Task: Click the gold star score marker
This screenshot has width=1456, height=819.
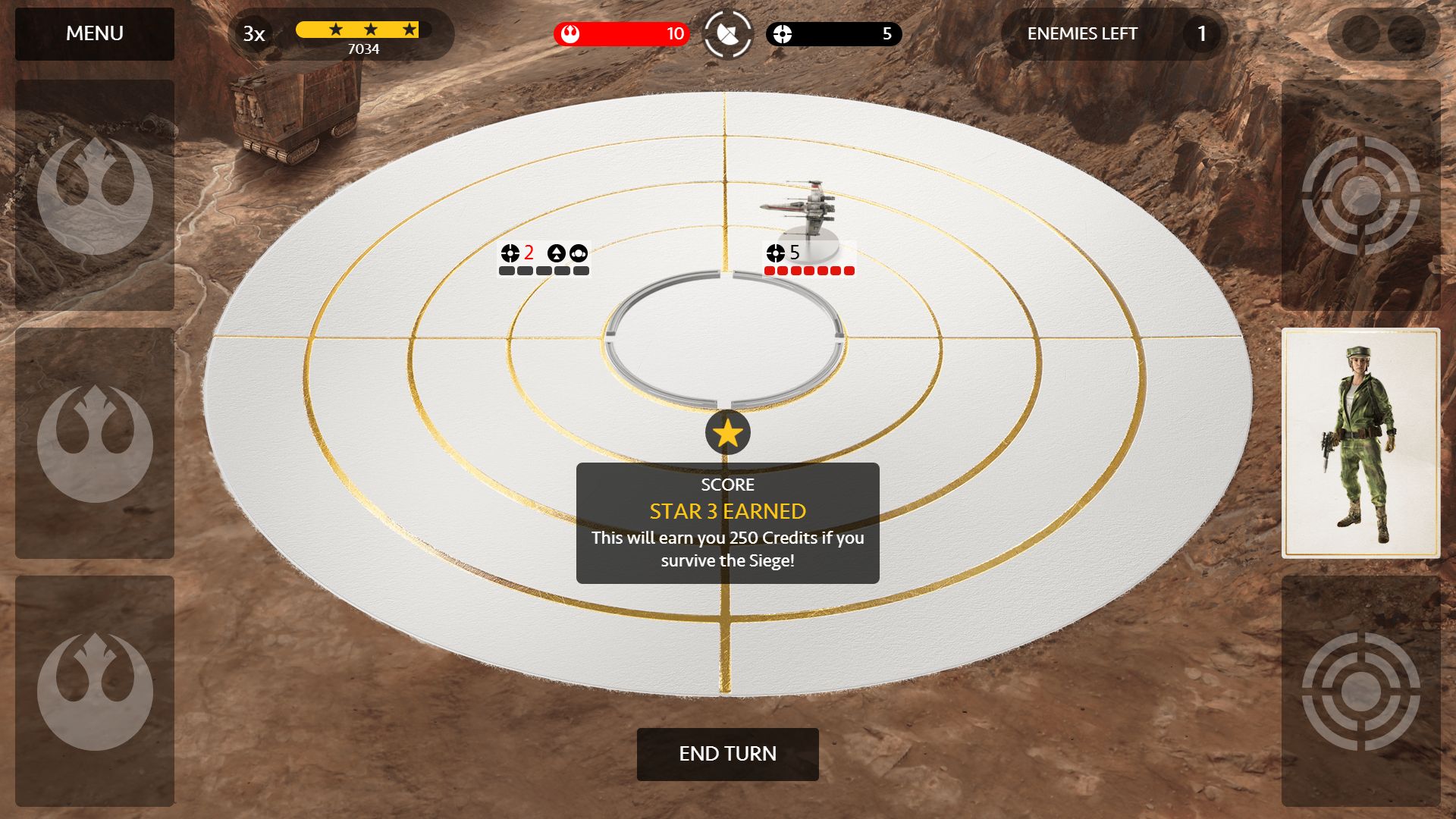Action: 727,433
